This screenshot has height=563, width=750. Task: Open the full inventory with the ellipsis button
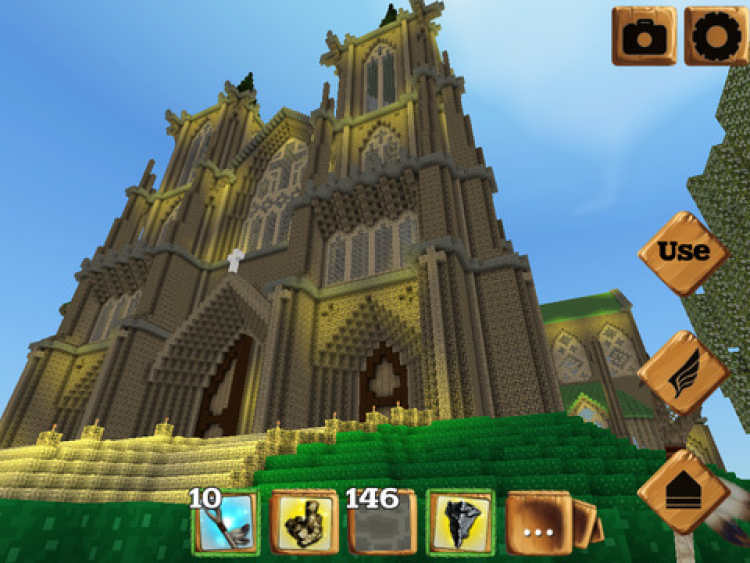click(x=539, y=523)
